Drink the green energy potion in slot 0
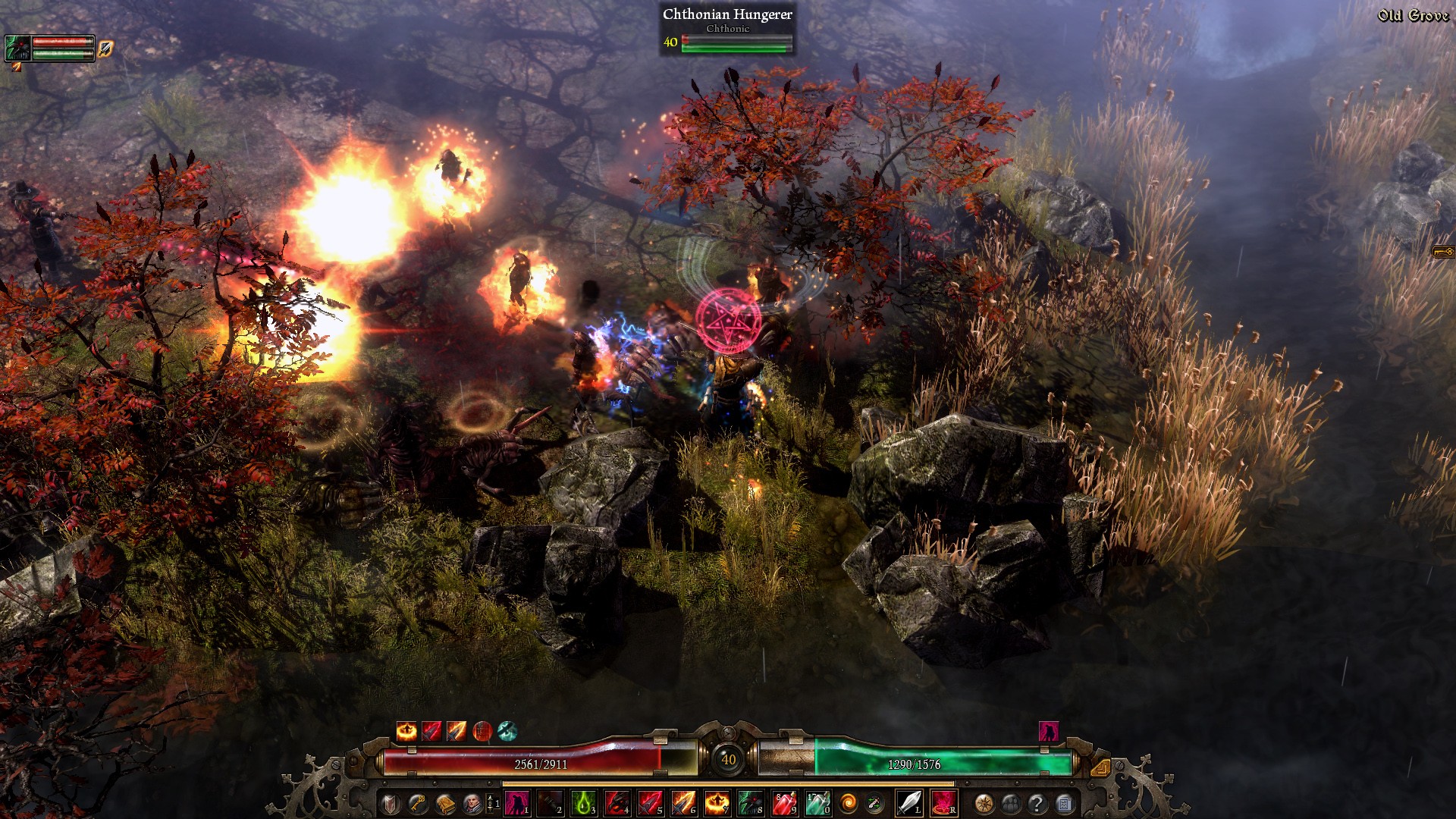Screen dimensions: 1456x819 [x=817, y=803]
